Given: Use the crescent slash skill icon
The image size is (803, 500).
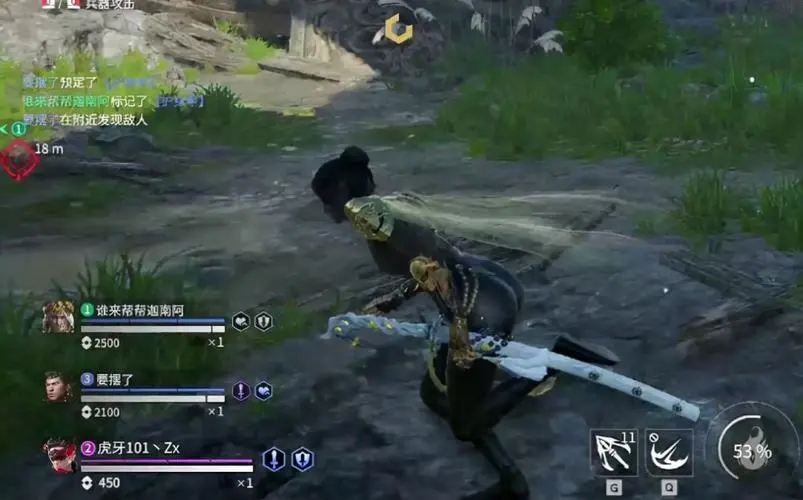Looking at the screenshot, I should tap(669, 452).
